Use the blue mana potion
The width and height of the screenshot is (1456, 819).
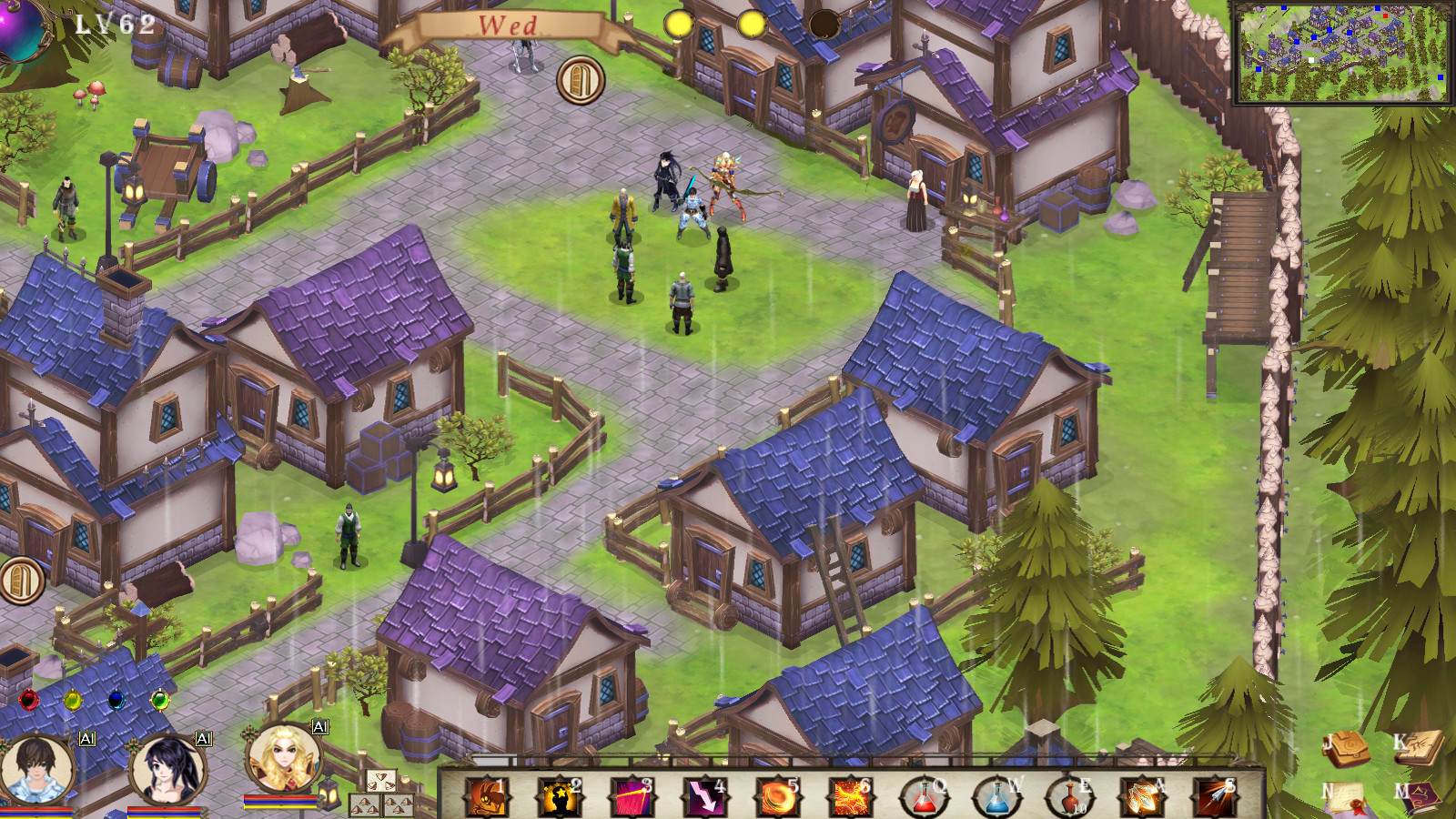[996, 797]
